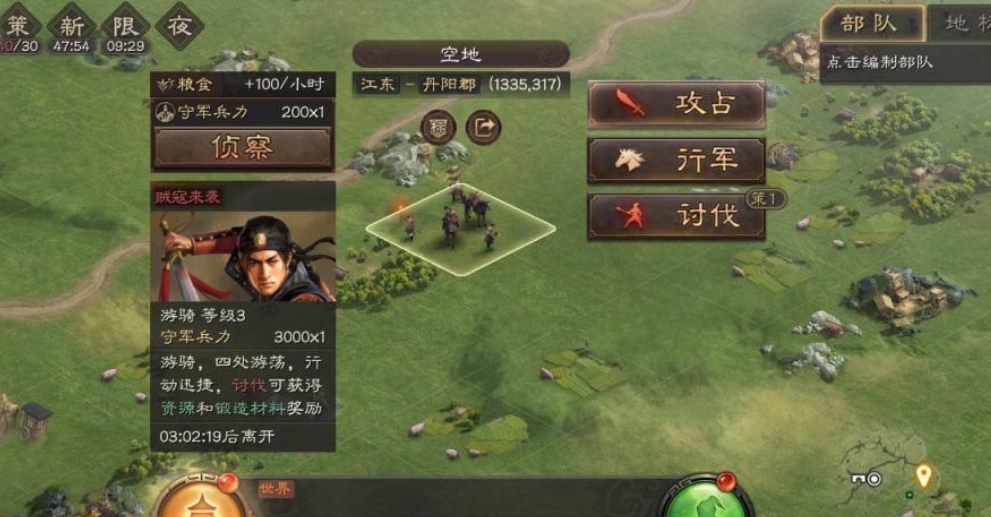
Task: Click the round bookmark icon beside share
Action: click(439, 127)
